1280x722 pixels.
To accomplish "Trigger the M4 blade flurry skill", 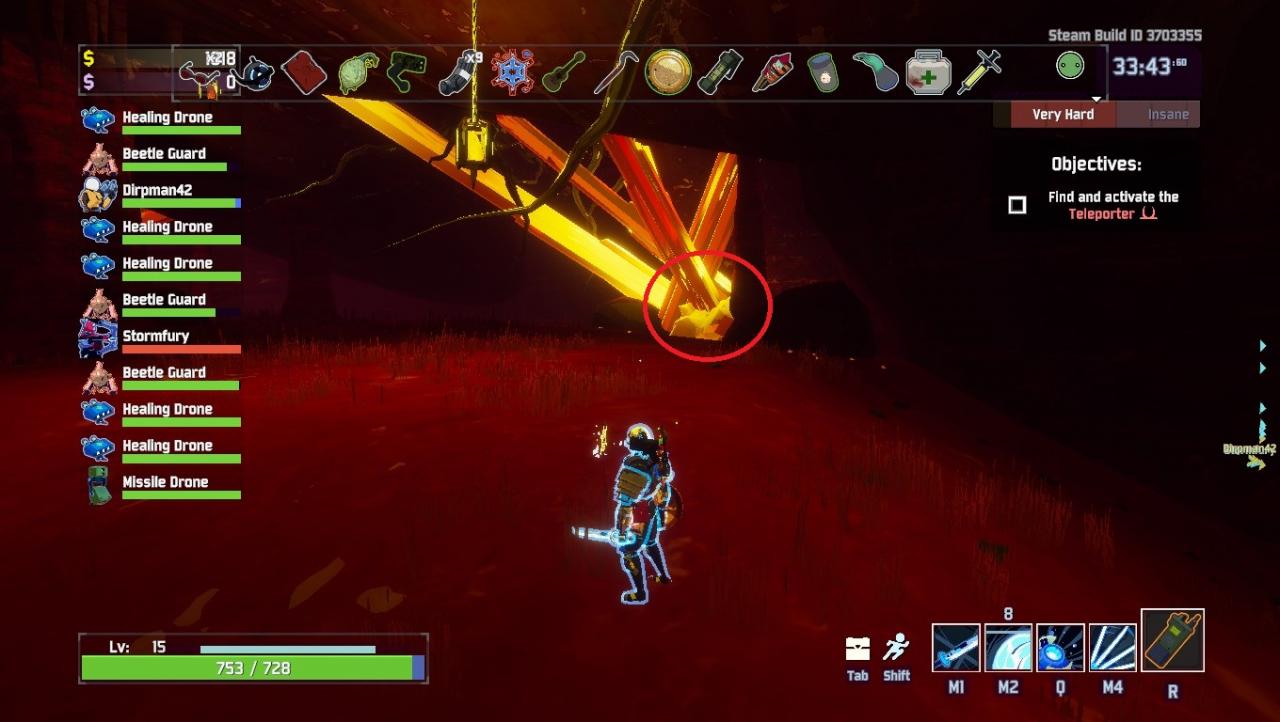I will 1112,648.
